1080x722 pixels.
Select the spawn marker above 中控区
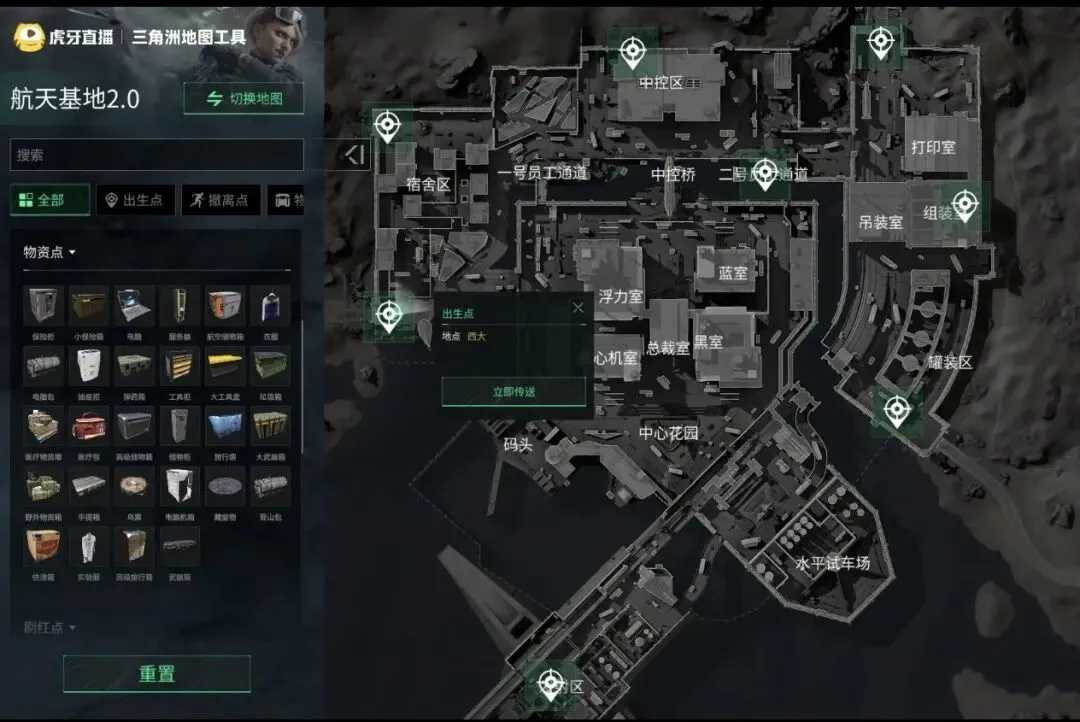coord(632,49)
